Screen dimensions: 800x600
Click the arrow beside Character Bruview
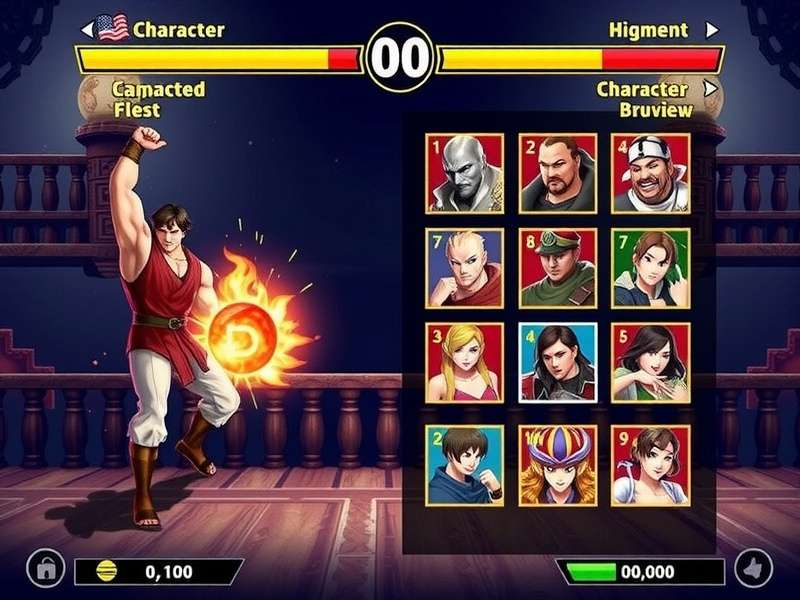711,88
